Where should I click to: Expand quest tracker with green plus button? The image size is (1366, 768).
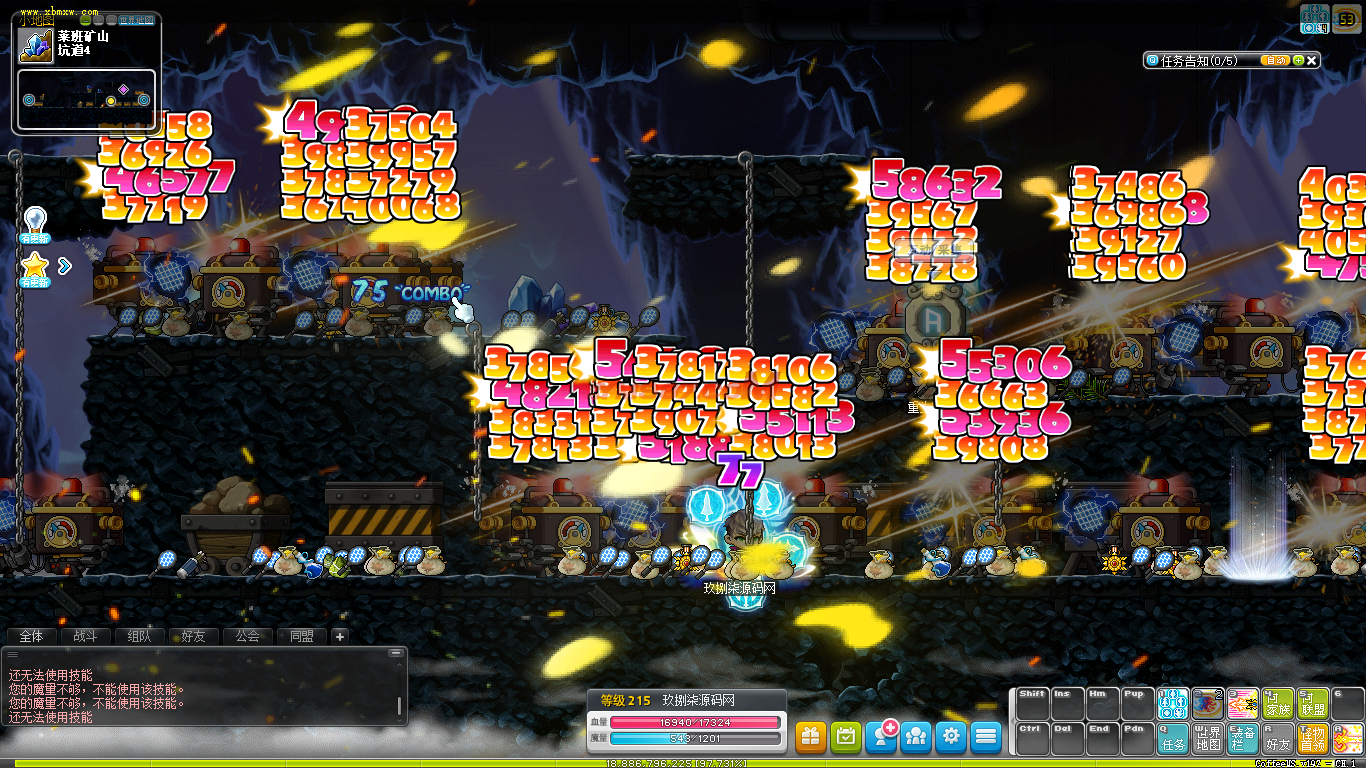(x=1297, y=60)
